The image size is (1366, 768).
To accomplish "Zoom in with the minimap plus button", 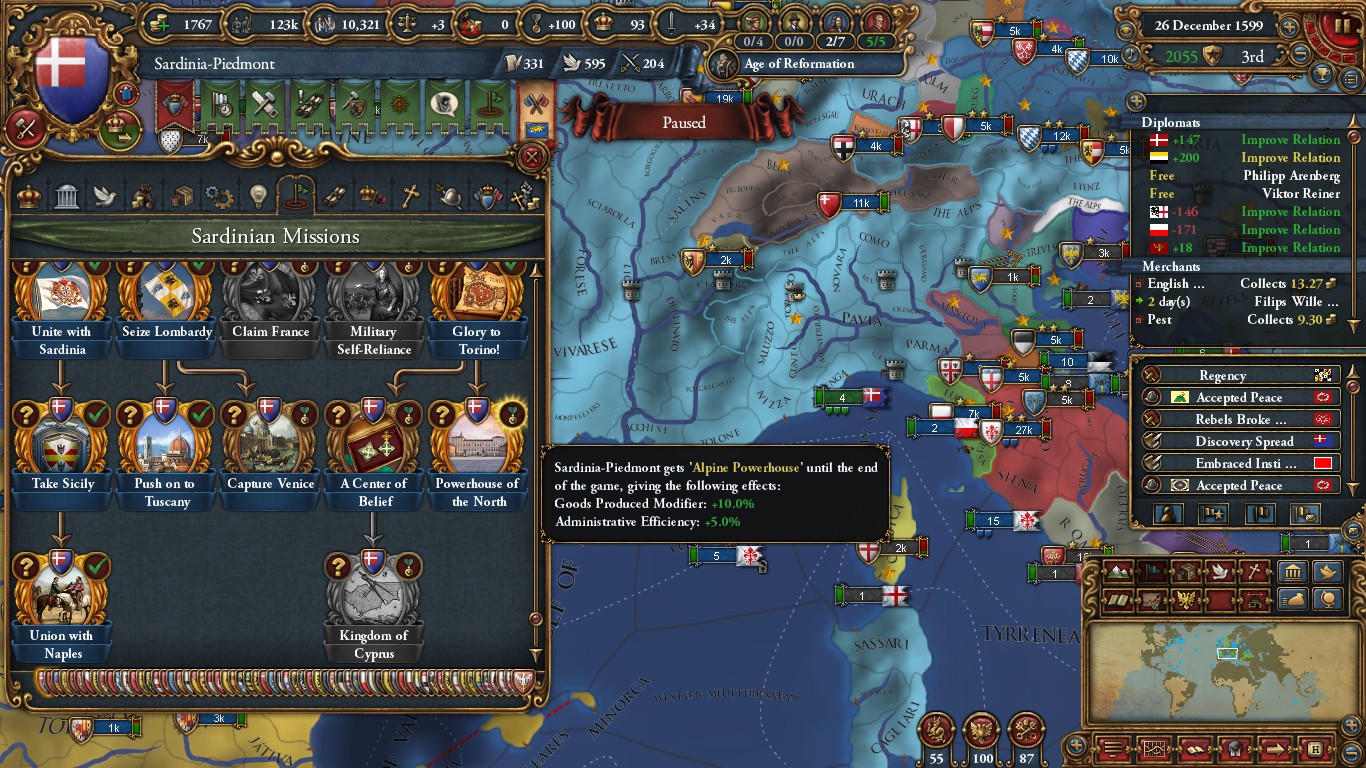I will (1076, 745).
